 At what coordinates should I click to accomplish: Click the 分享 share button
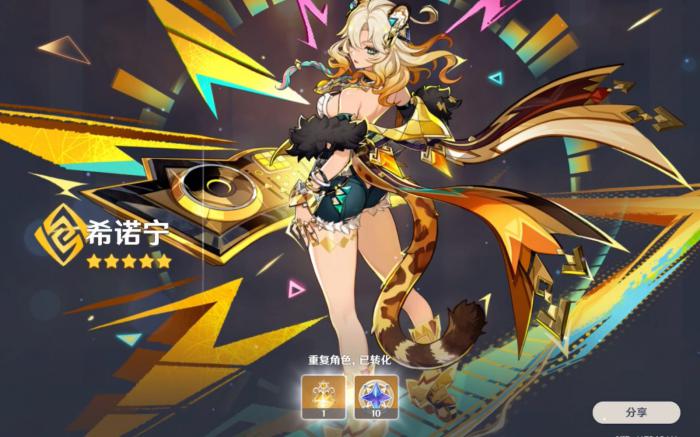coord(636,411)
